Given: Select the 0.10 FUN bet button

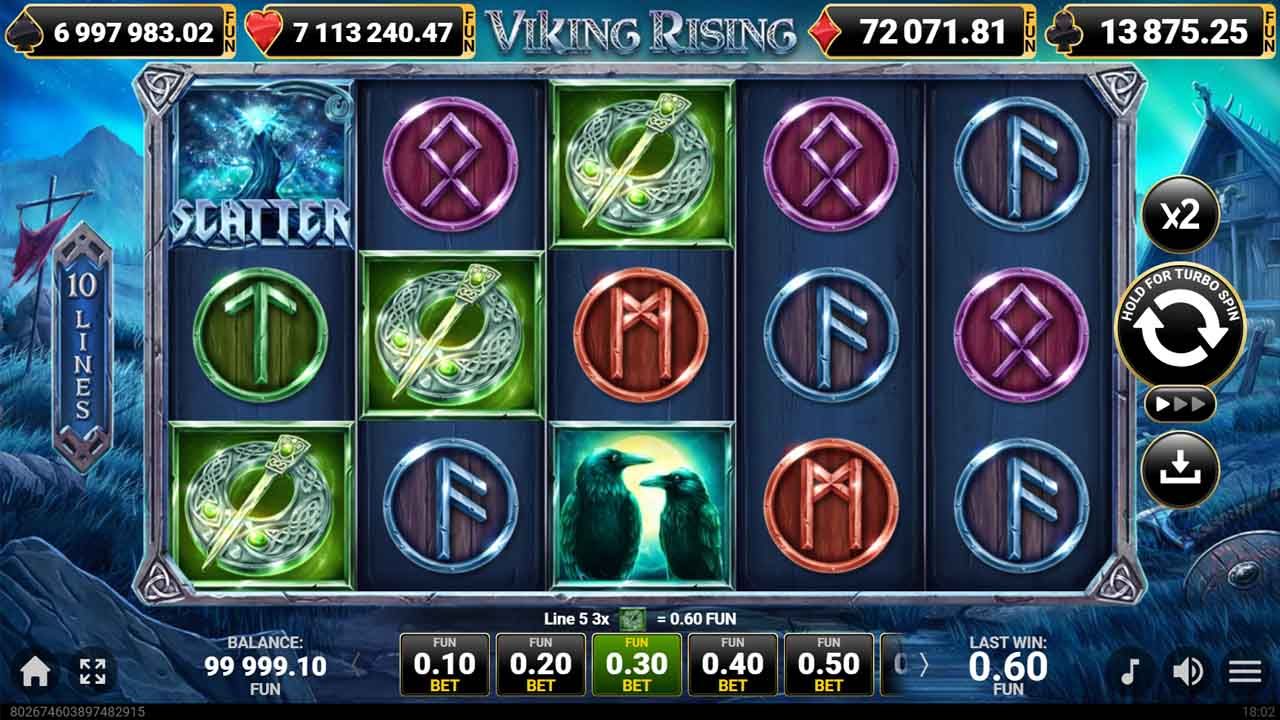Looking at the screenshot, I should [444, 662].
